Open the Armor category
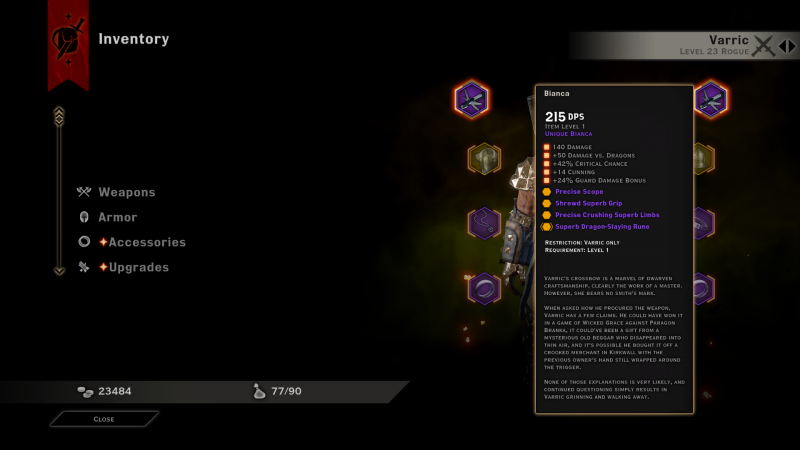Viewport: 800px width, 450px height. [117, 217]
